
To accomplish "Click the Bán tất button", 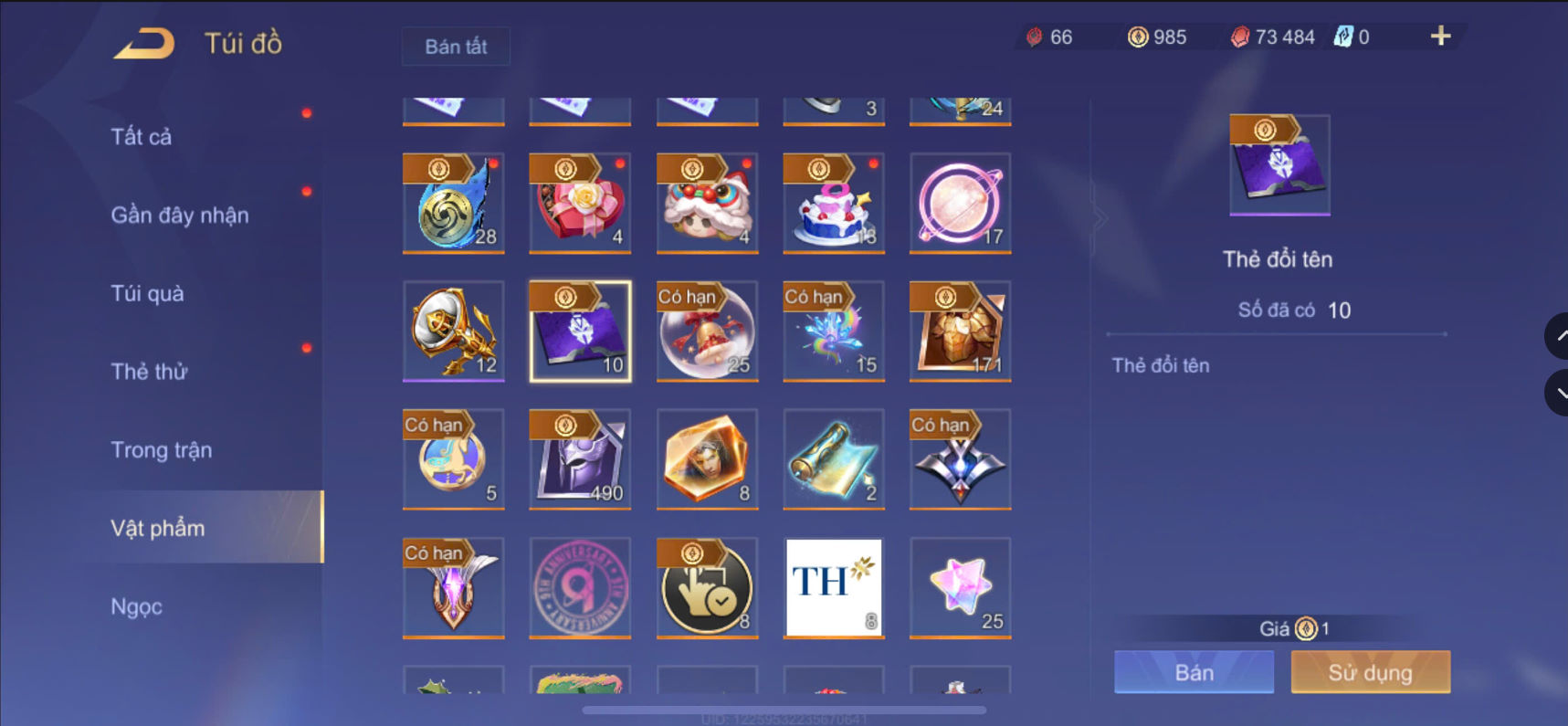I will (455, 46).
